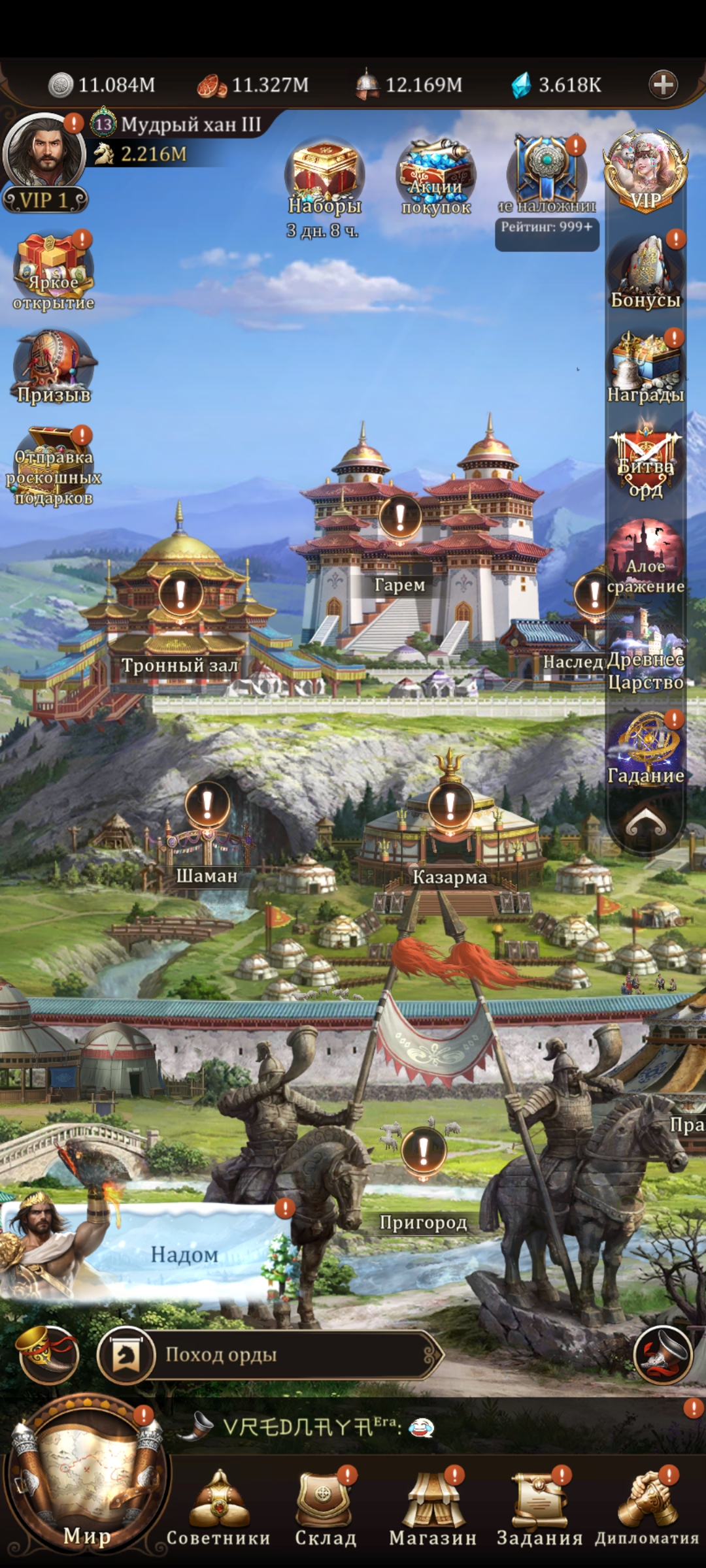Open the Советники advisors menu
Screen dimensions: 706x1568
[218, 1503]
